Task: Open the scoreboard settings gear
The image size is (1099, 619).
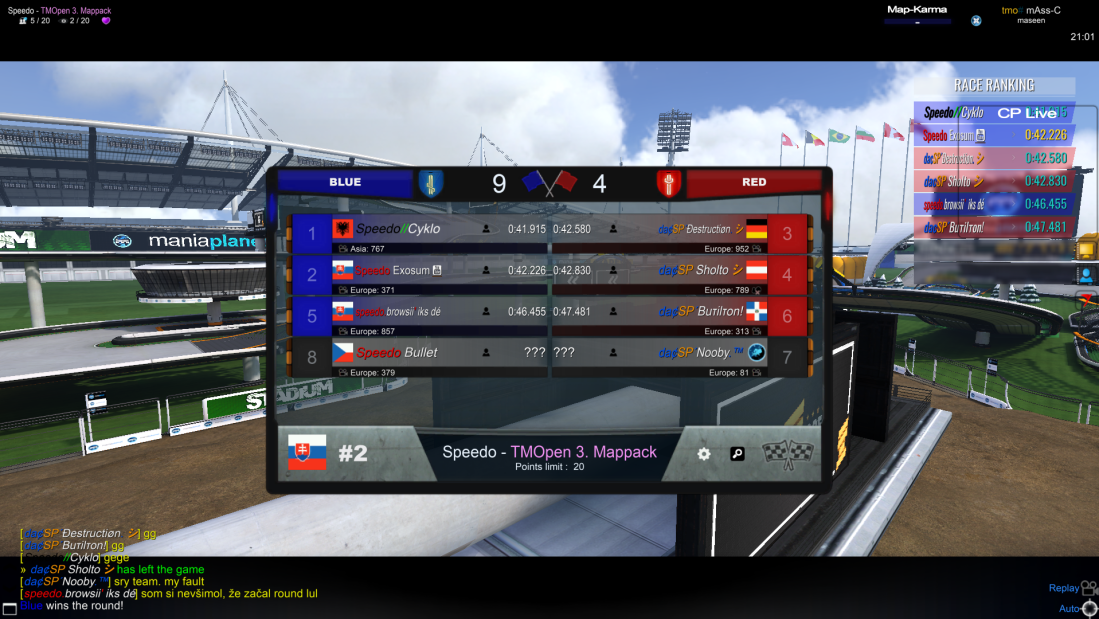Action: (704, 454)
